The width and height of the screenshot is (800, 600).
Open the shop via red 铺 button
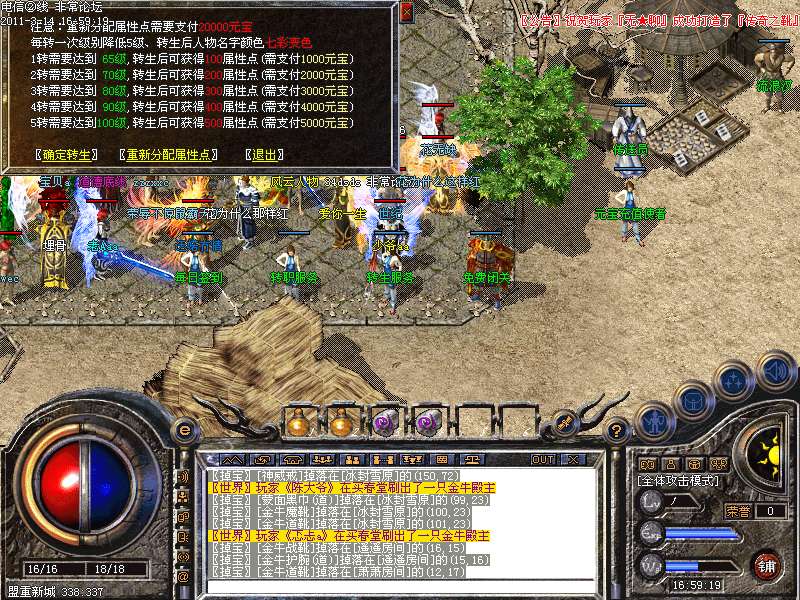(766, 565)
